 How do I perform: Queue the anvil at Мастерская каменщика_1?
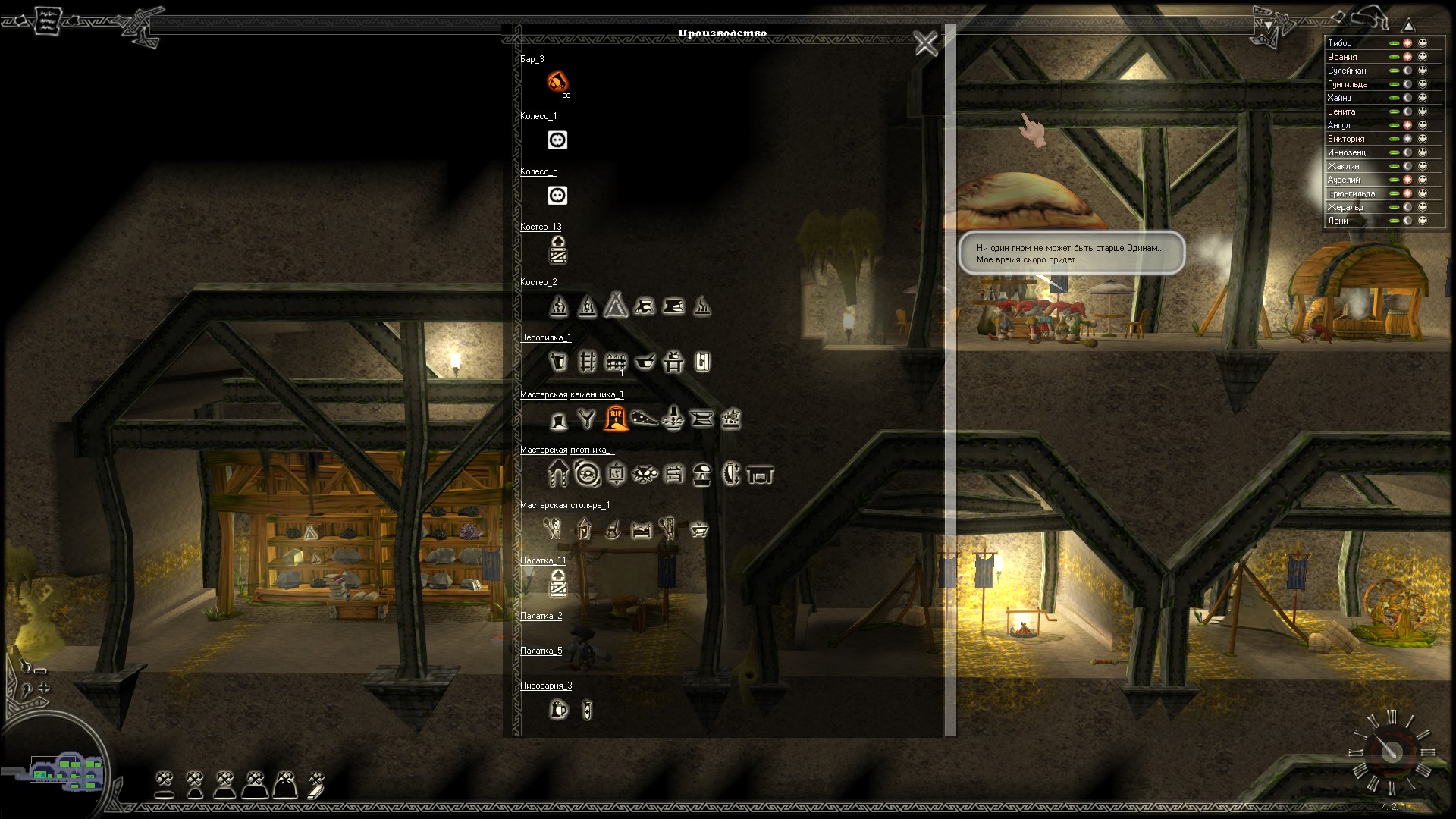pos(701,418)
